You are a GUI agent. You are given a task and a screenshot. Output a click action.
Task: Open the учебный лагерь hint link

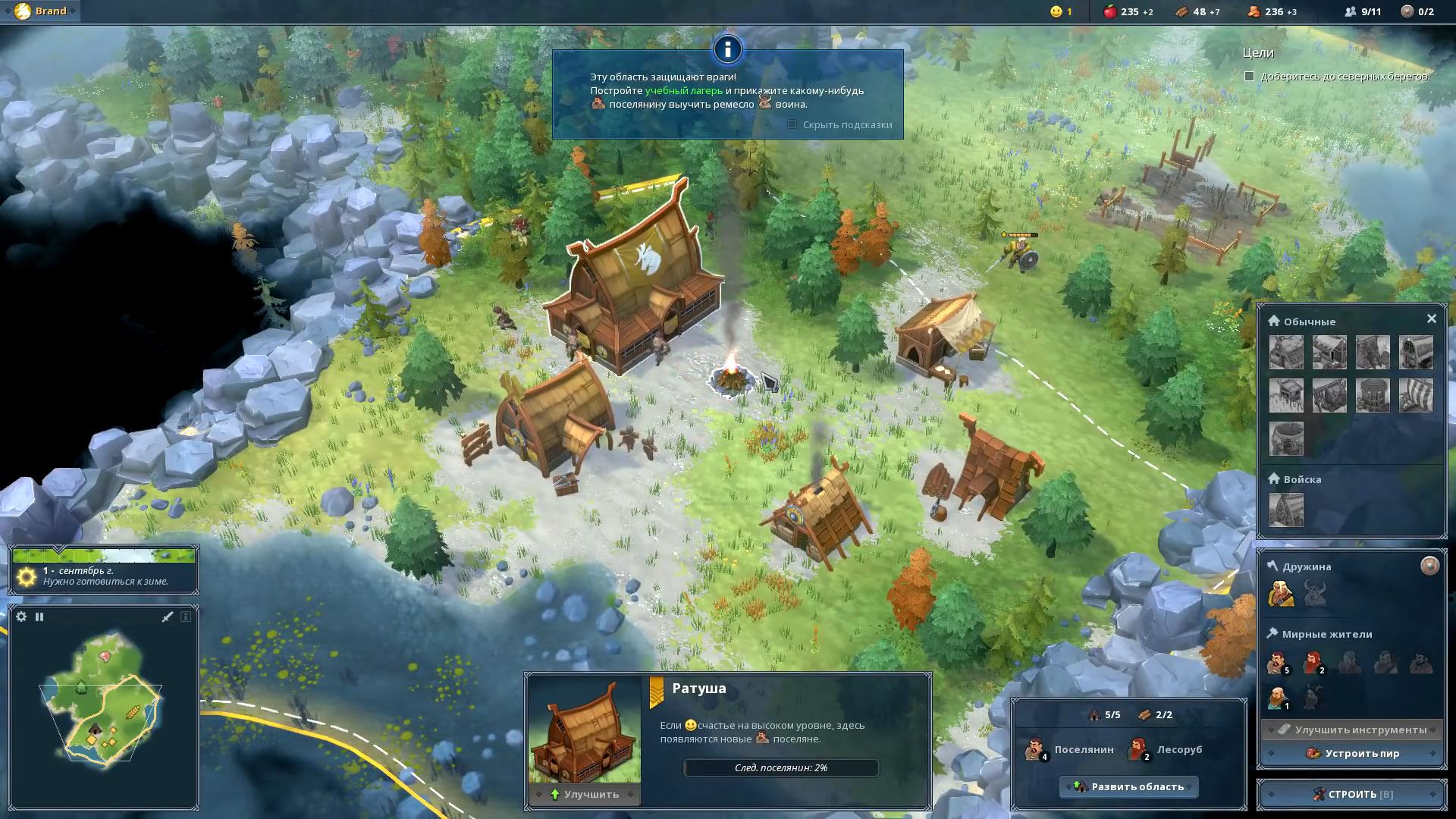(x=683, y=90)
